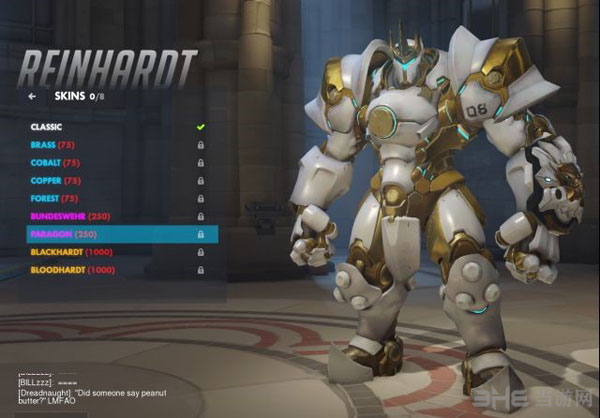Choose the Brass skin
The width and height of the screenshot is (600, 418).
pyautogui.click(x=55, y=145)
